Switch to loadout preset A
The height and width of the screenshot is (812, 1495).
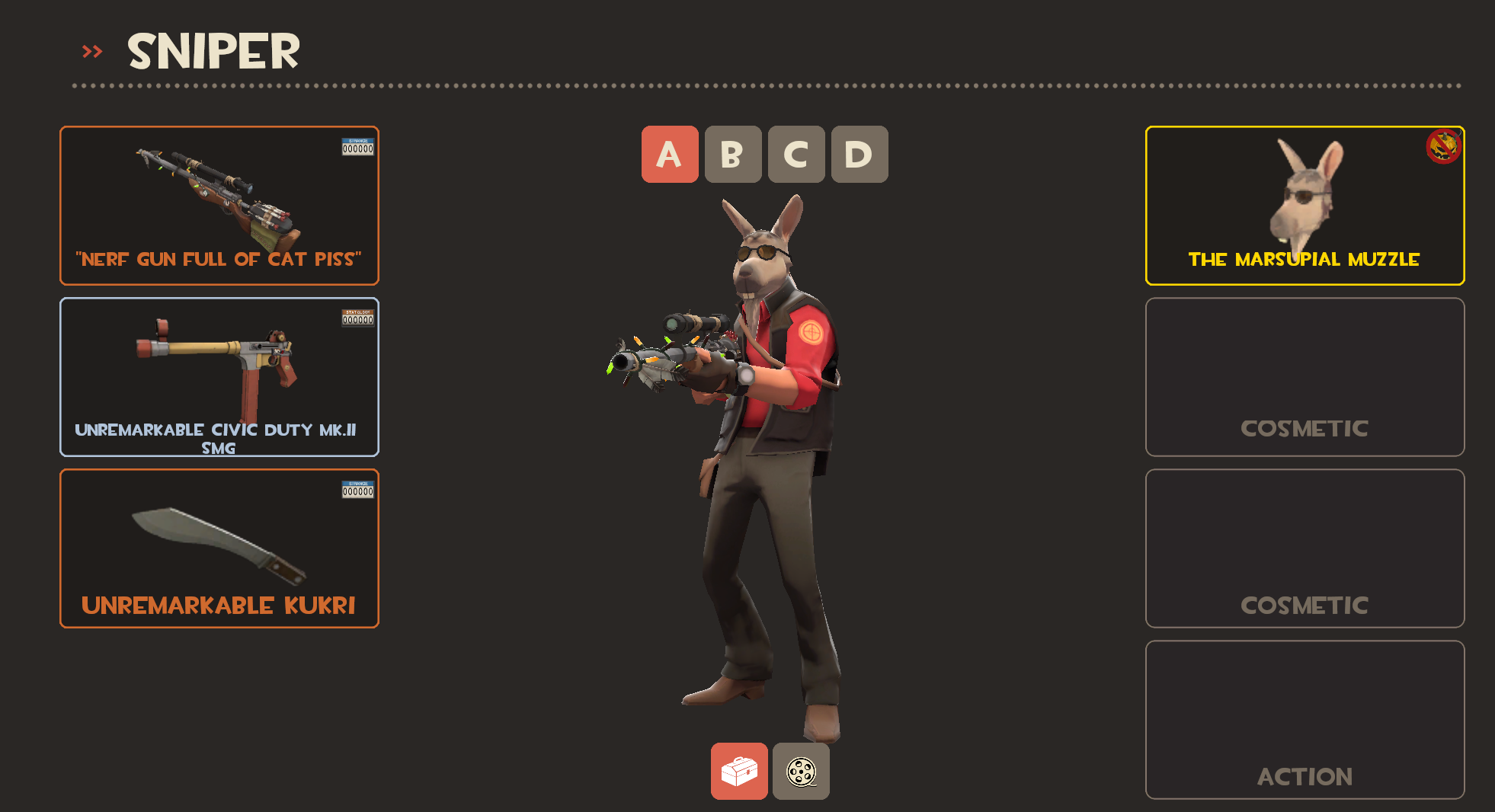tap(670, 155)
